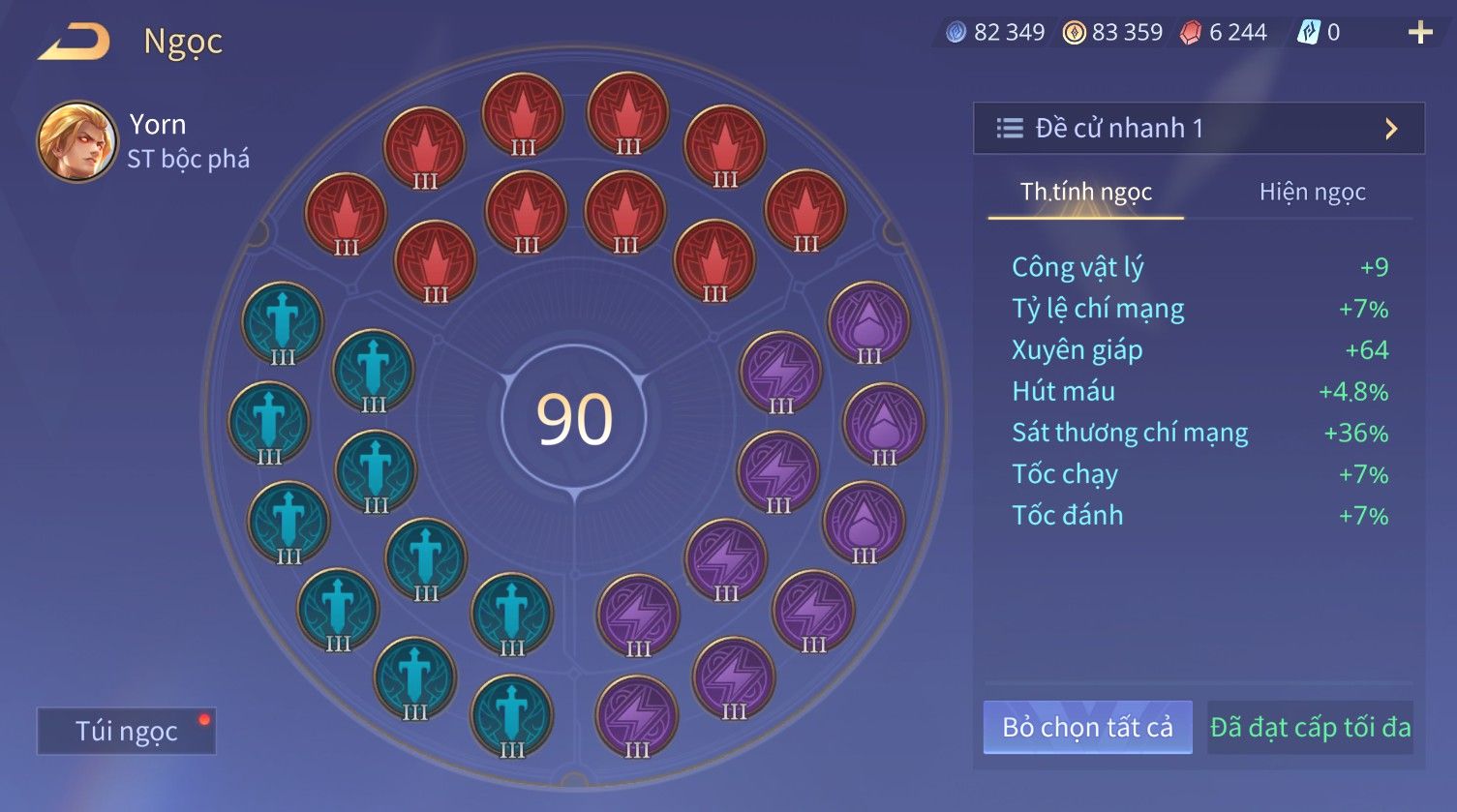Switch to the Hiện ngọc tab
The image size is (1457, 812).
tap(1312, 192)
